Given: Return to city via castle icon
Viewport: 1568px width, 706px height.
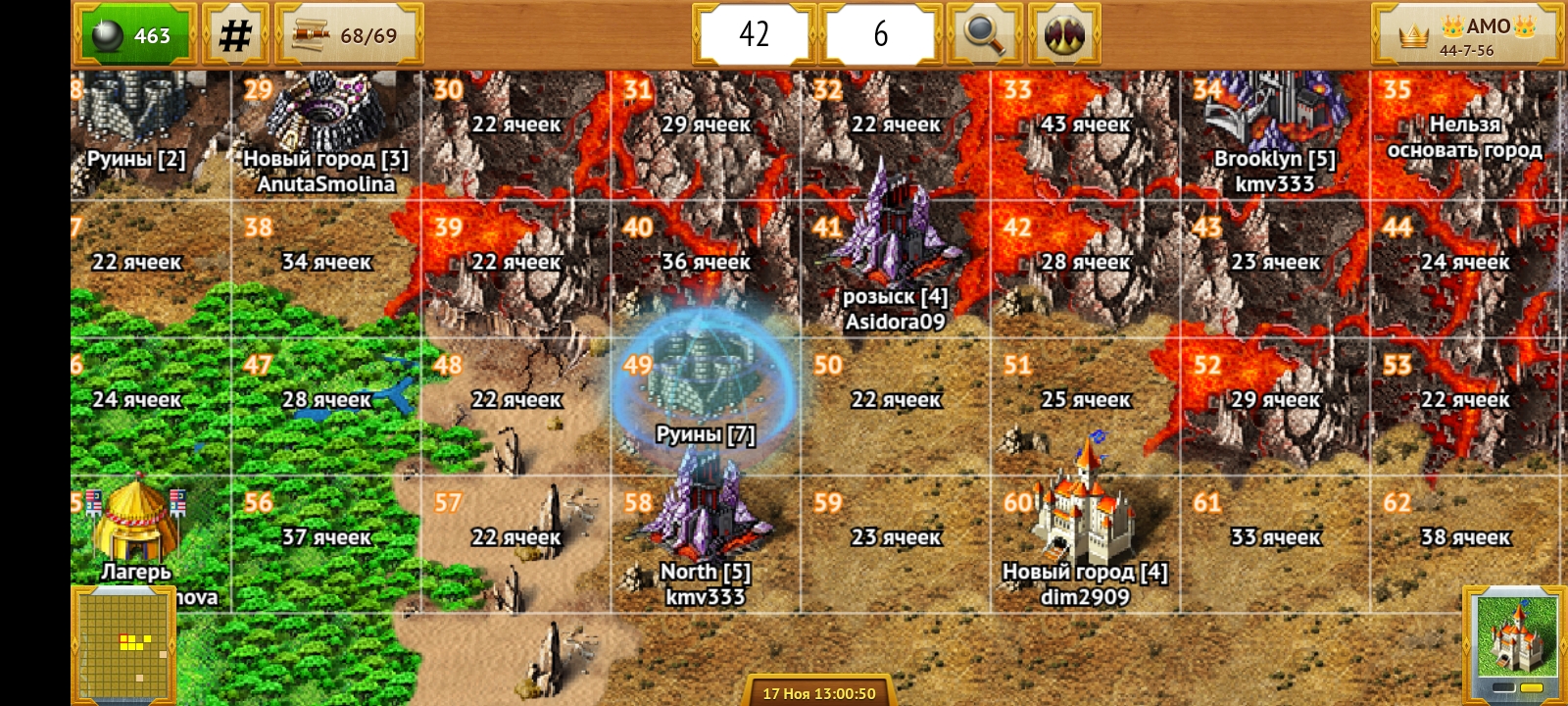Looking at the screenshot, I should coord(1514,642).
